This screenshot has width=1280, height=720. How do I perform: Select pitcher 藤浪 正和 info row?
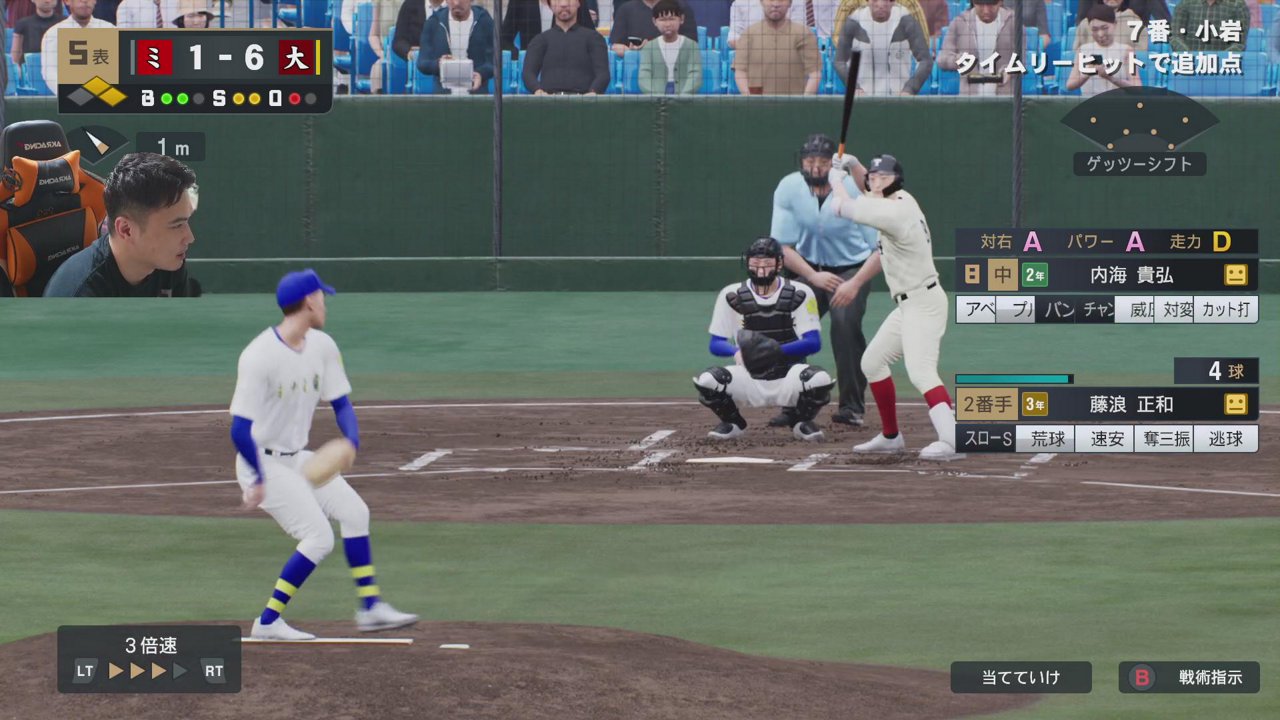[1106, 404]
